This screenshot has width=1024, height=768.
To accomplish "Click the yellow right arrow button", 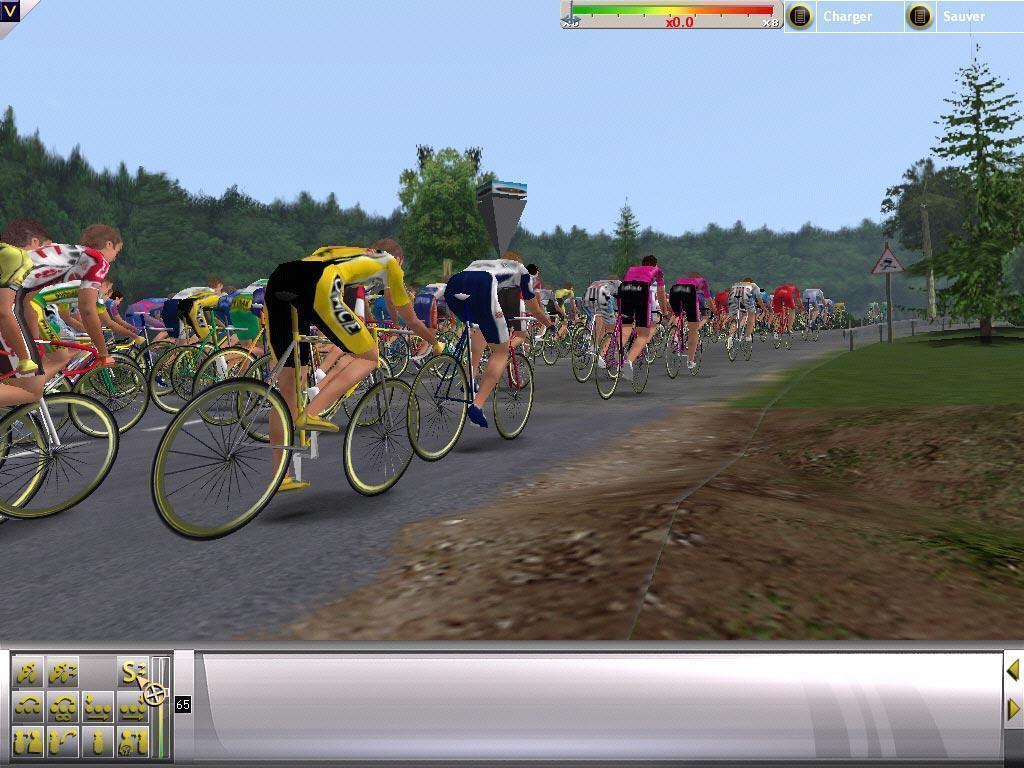I will tap(1013, 709).
